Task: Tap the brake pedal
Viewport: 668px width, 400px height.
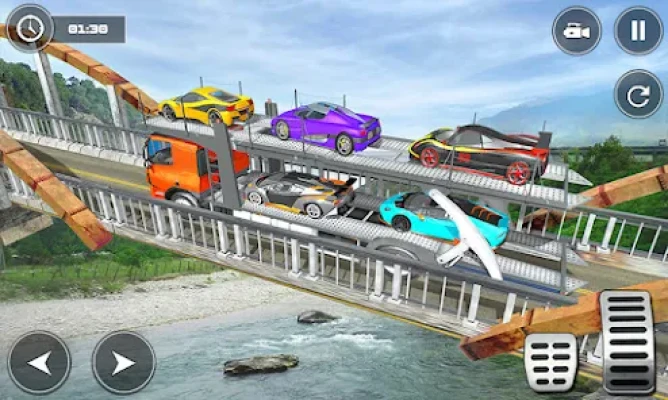Action: coord(551,362)
